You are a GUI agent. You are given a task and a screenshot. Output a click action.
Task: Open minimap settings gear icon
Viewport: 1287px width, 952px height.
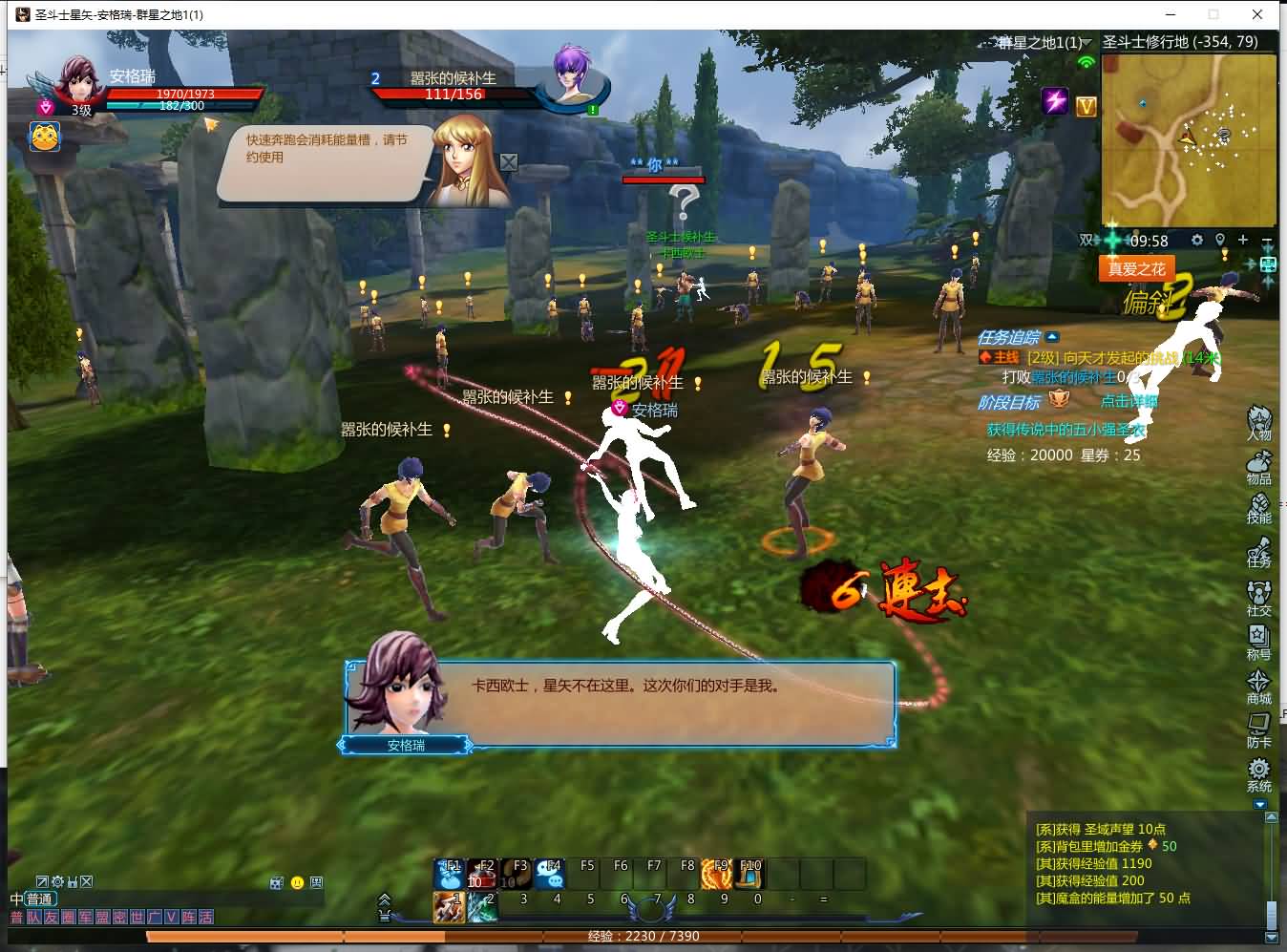pyautogui.click(x=1197, y=240)
